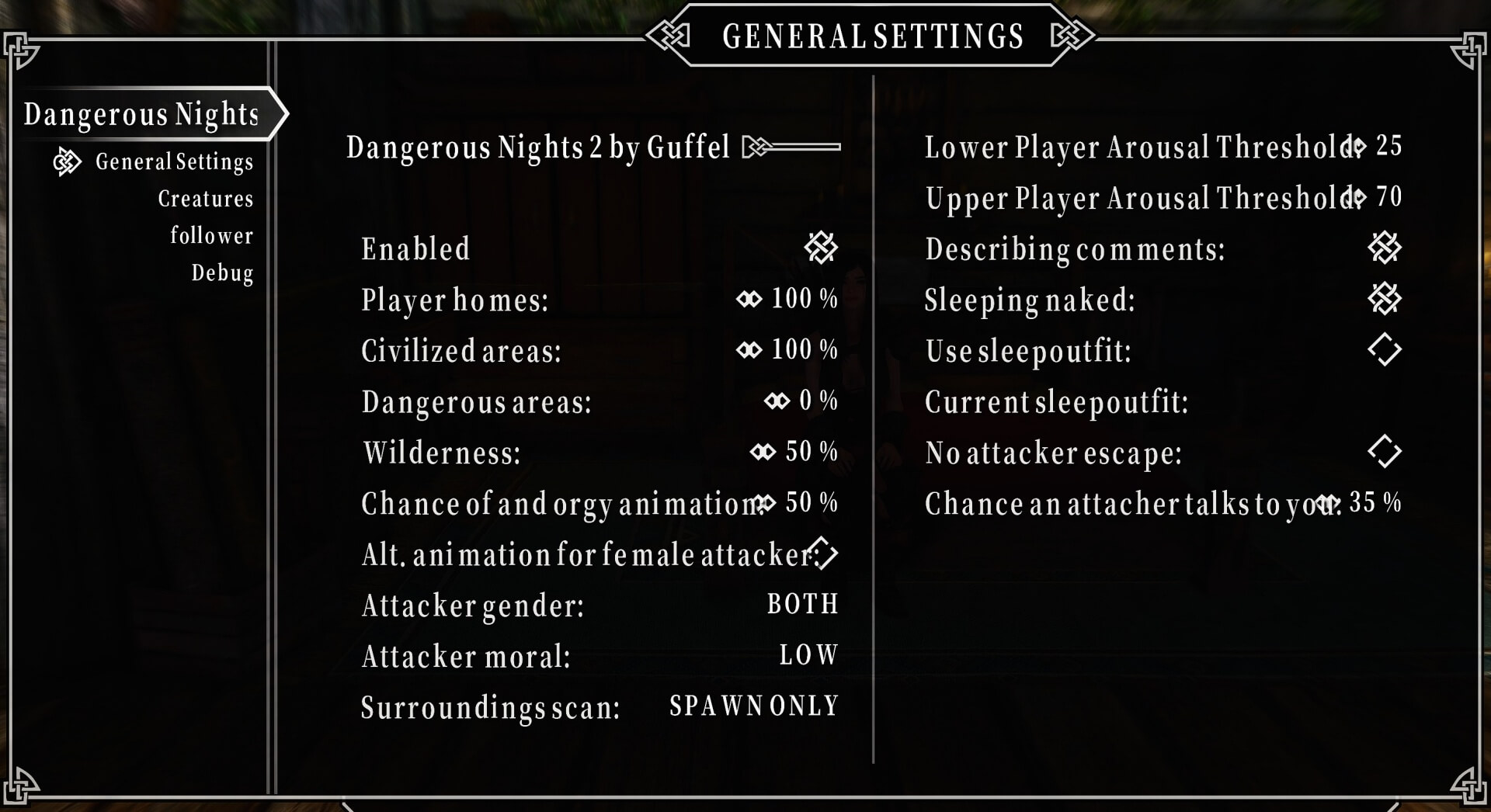Change the Attacker gender option

802,605
